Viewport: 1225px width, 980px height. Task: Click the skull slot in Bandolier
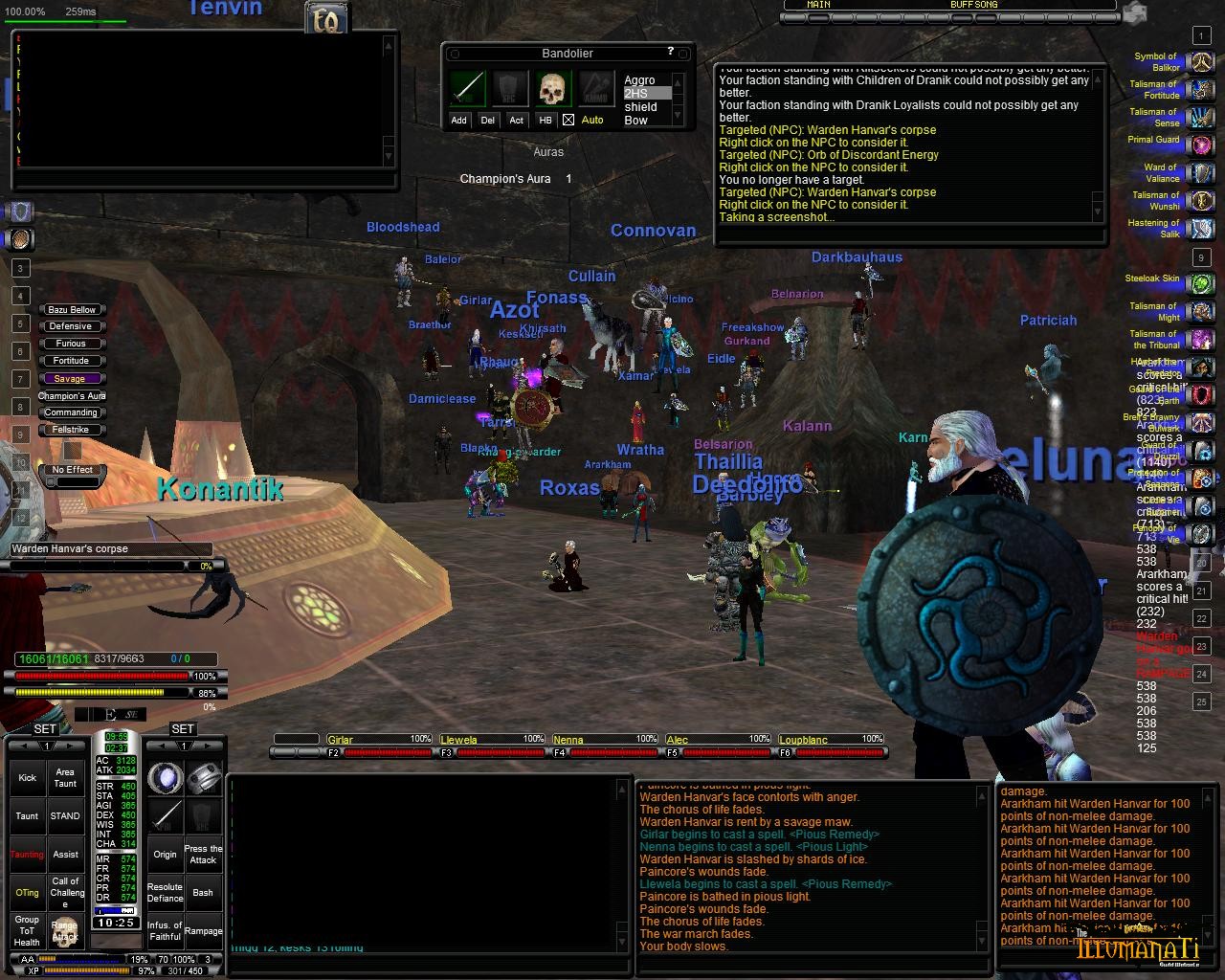553,89
